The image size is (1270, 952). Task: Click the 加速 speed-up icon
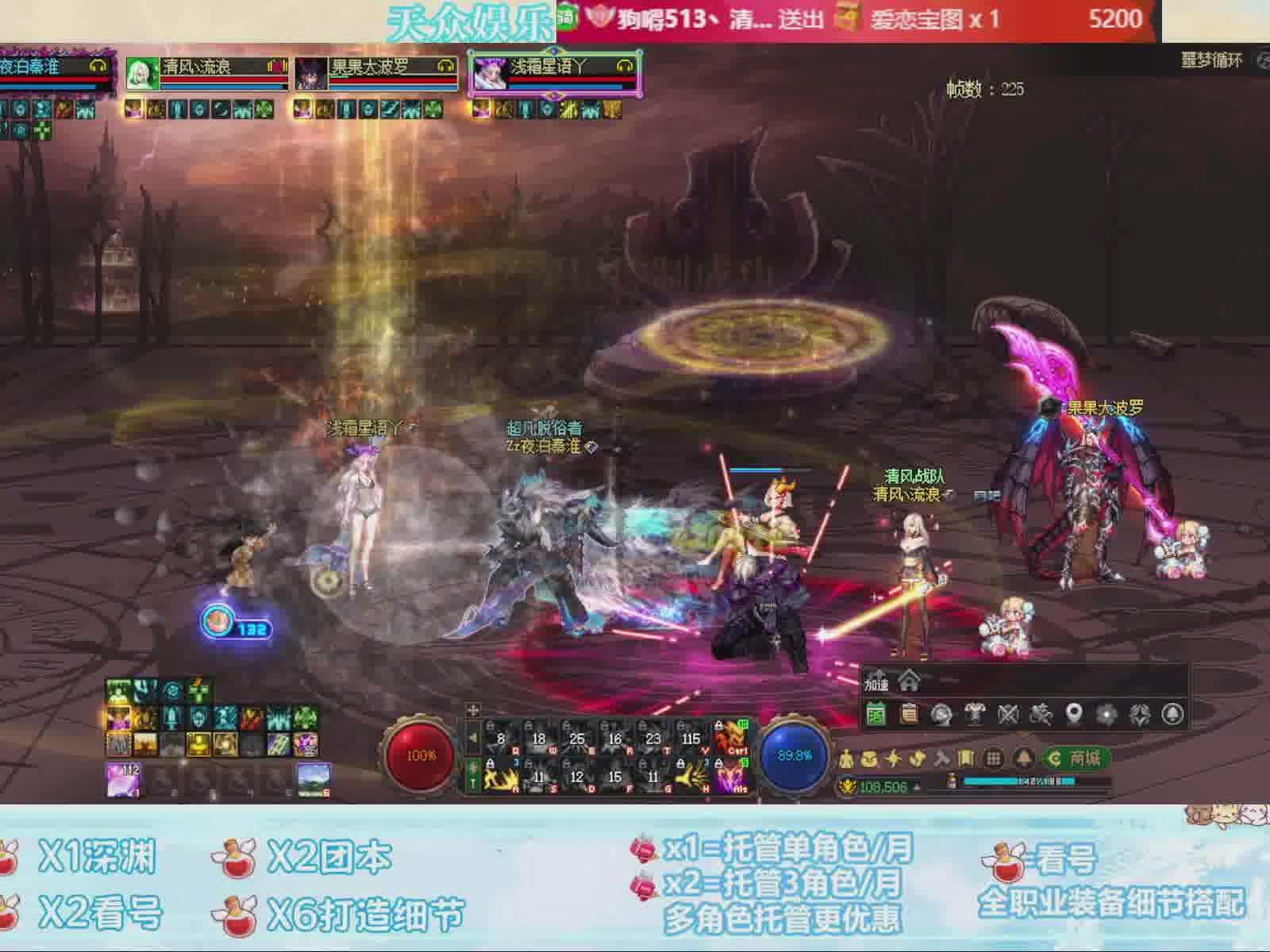[876, 683]
